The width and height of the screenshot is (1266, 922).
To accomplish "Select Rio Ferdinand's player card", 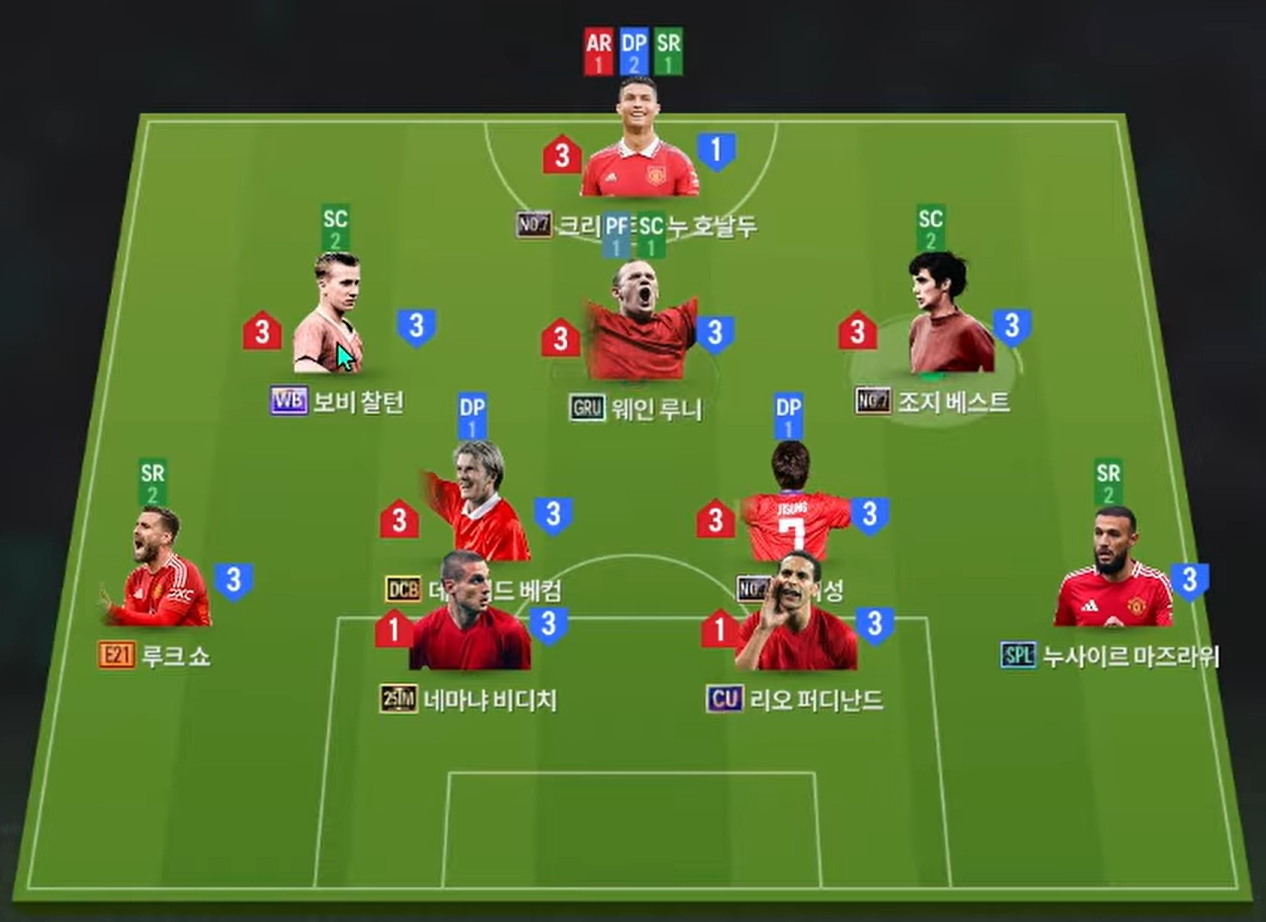I will click(x=797, y=615).
